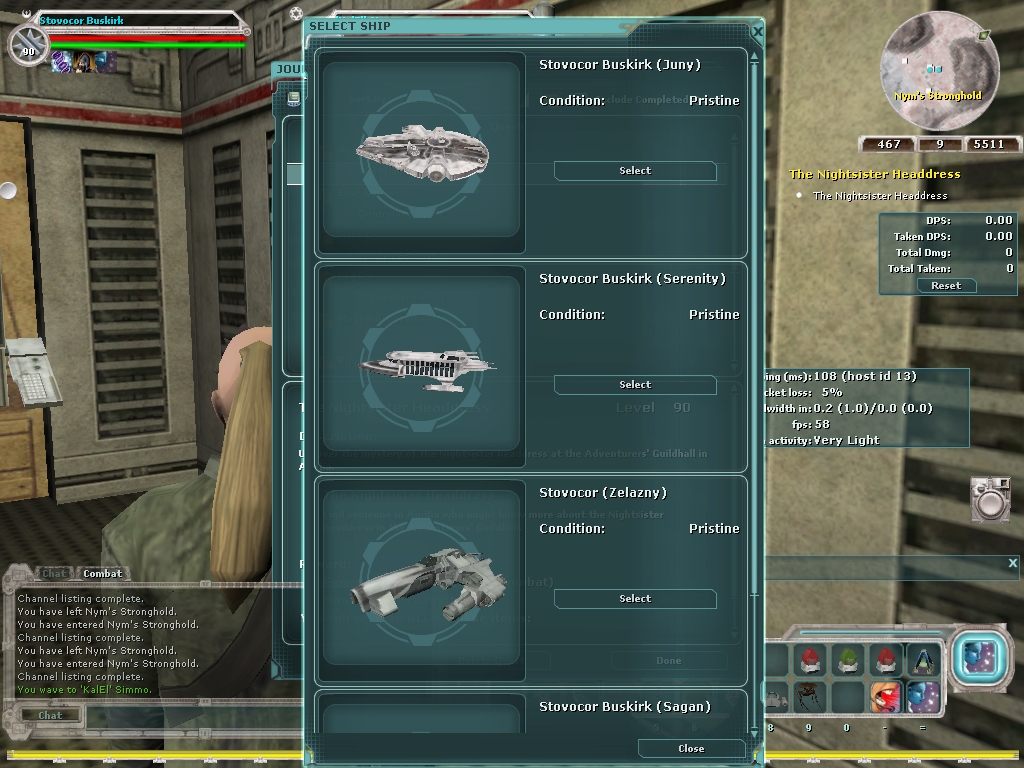This screenshot has height=768, width=1024.
Task: Select the Stovocor Buskirk (Juny) ship
Action: coord(635,171)
